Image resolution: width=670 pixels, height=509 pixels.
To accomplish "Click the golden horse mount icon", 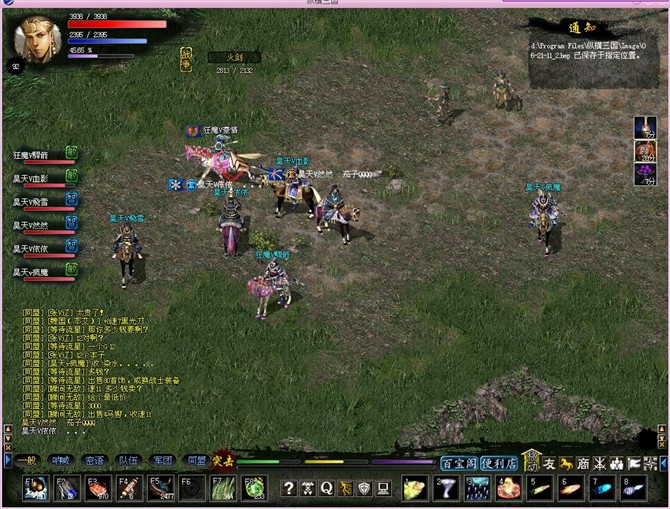I will [x=566, y=463].
